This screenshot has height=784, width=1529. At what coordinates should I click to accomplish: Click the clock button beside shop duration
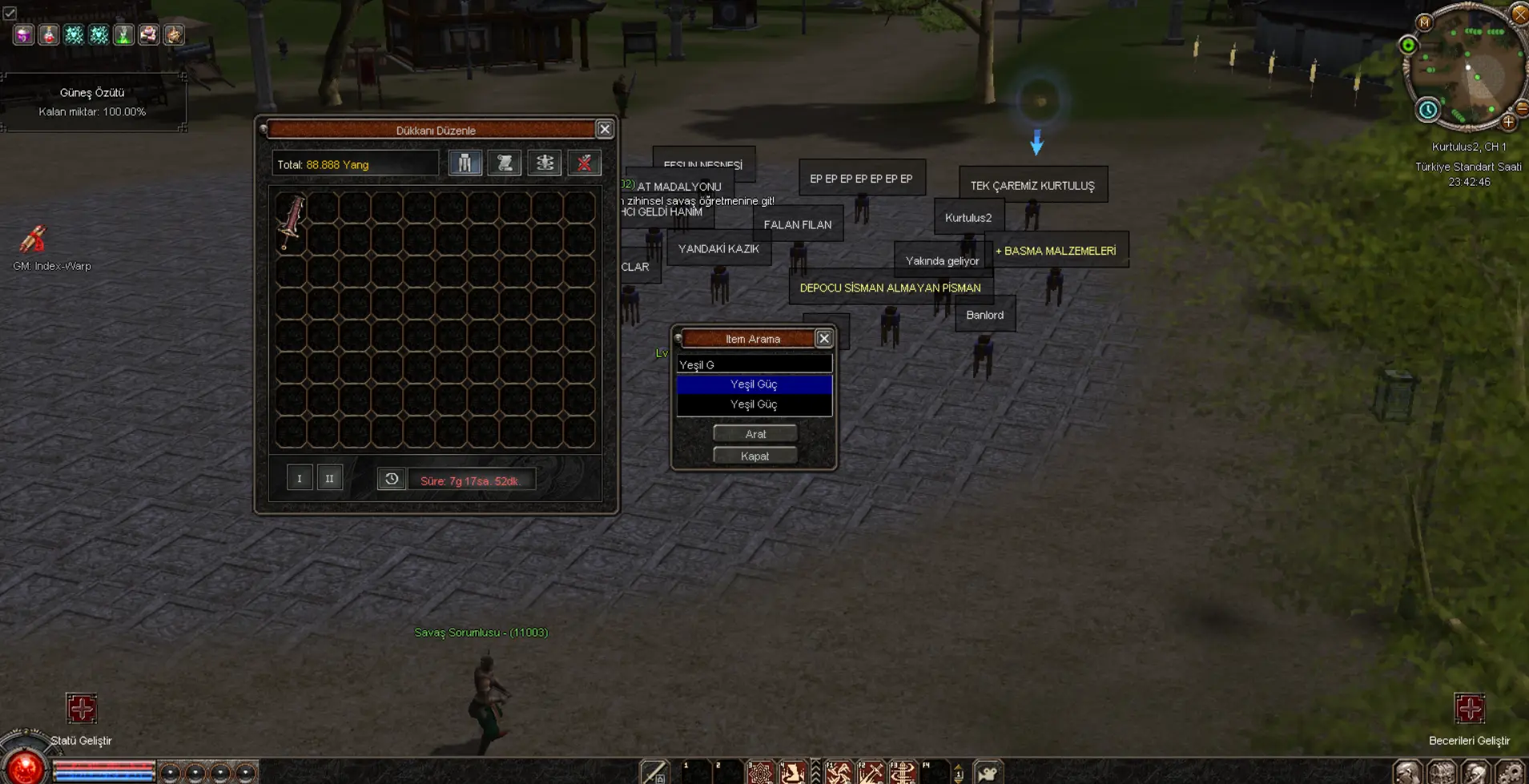[x=392, y=479]
